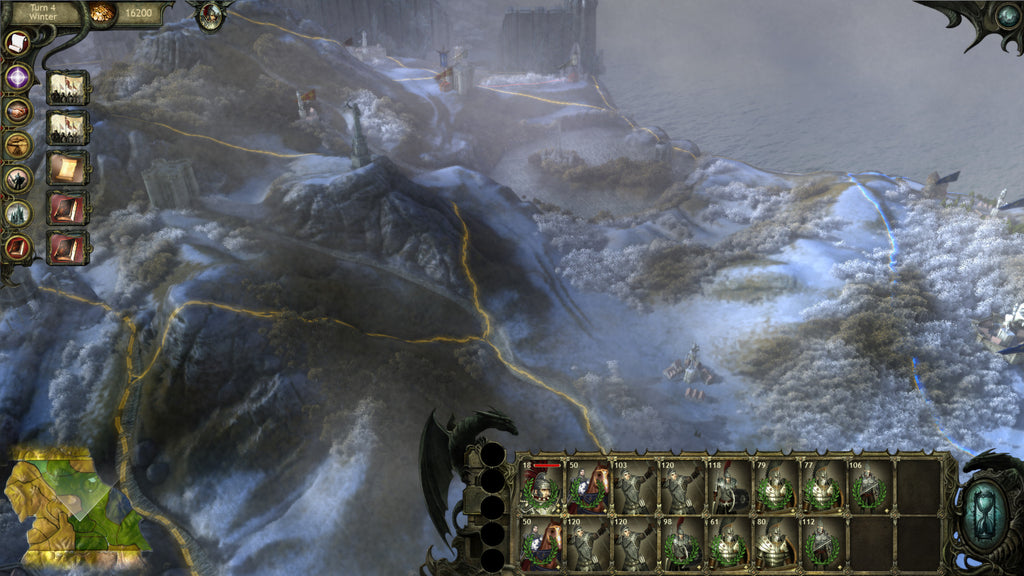Image resolution: width=1024 pixels, height=576 pixels.
Task: Select the unit numbered 118
Action: click(729, 488)
